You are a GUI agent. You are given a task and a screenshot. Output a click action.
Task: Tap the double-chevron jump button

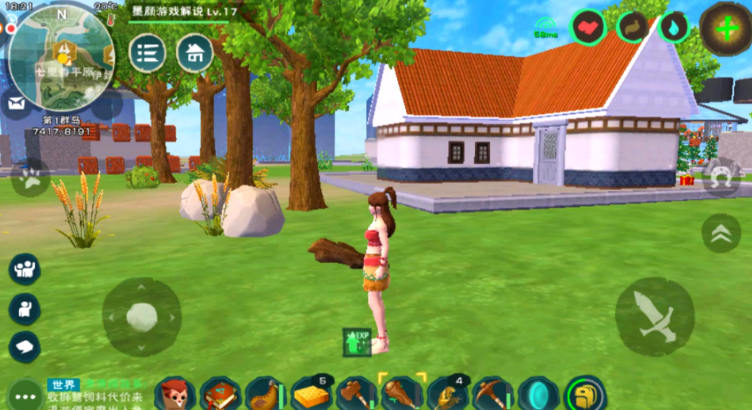pos(720,233)
